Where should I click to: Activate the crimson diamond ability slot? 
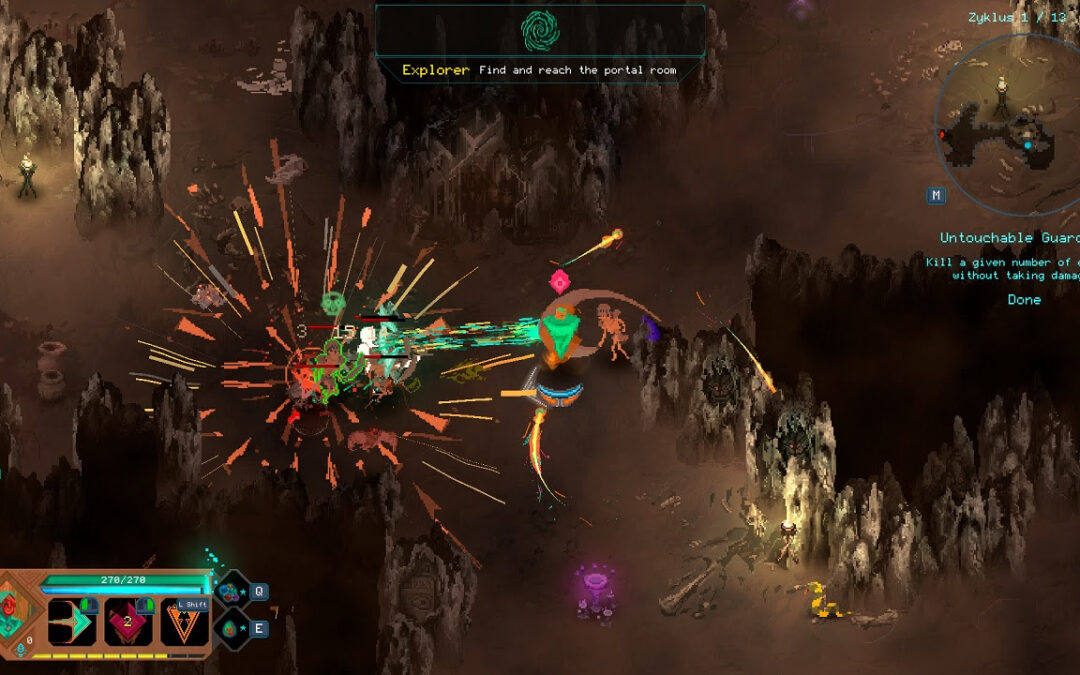pos(128,621)
